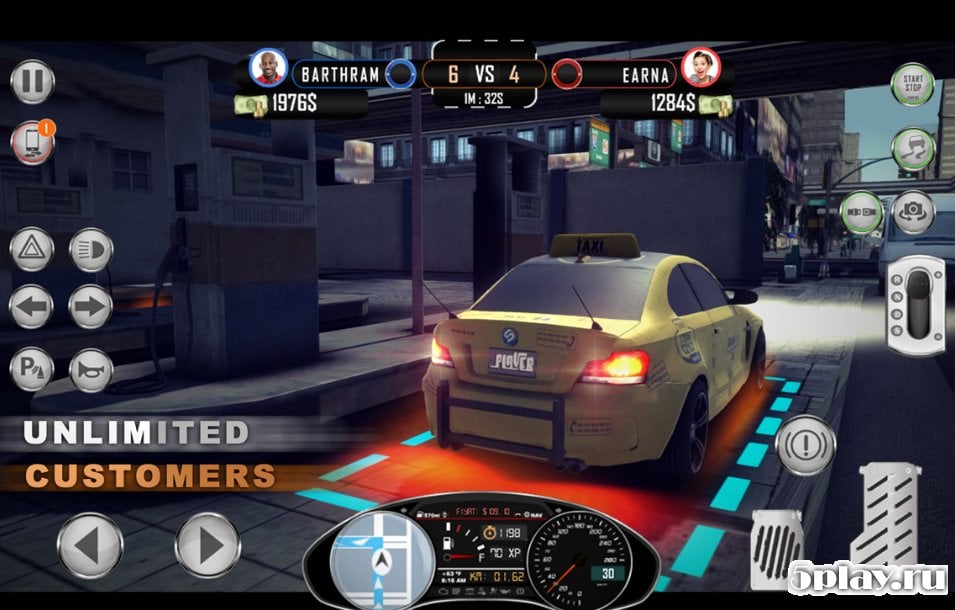The width and height of the screenshot is (955, 610).
Task: Steer left with the bottom arrow button
Action: point(90,546)
